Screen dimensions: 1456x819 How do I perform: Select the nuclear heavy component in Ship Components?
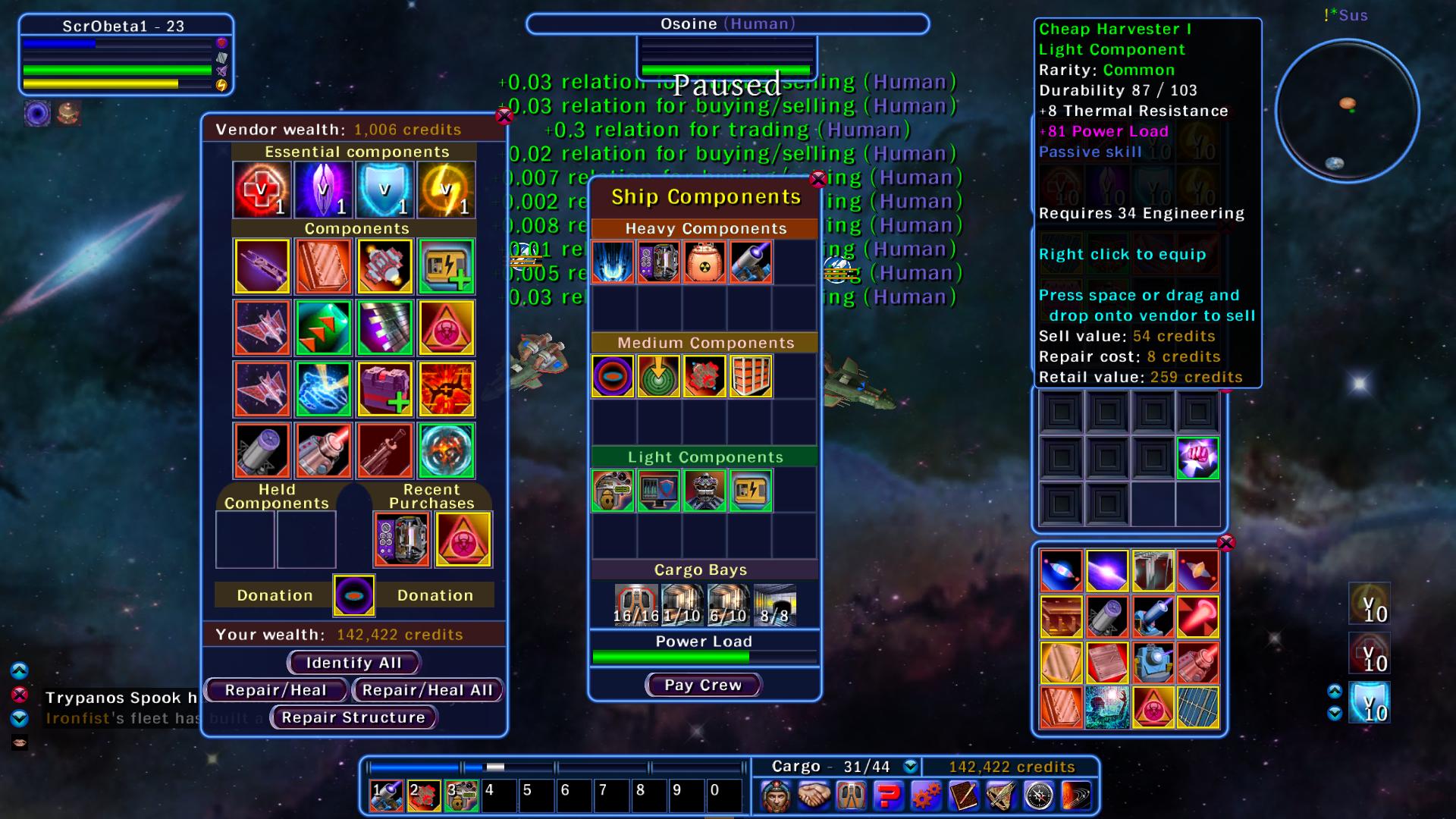pyautogui.click(x=704, y=260)
